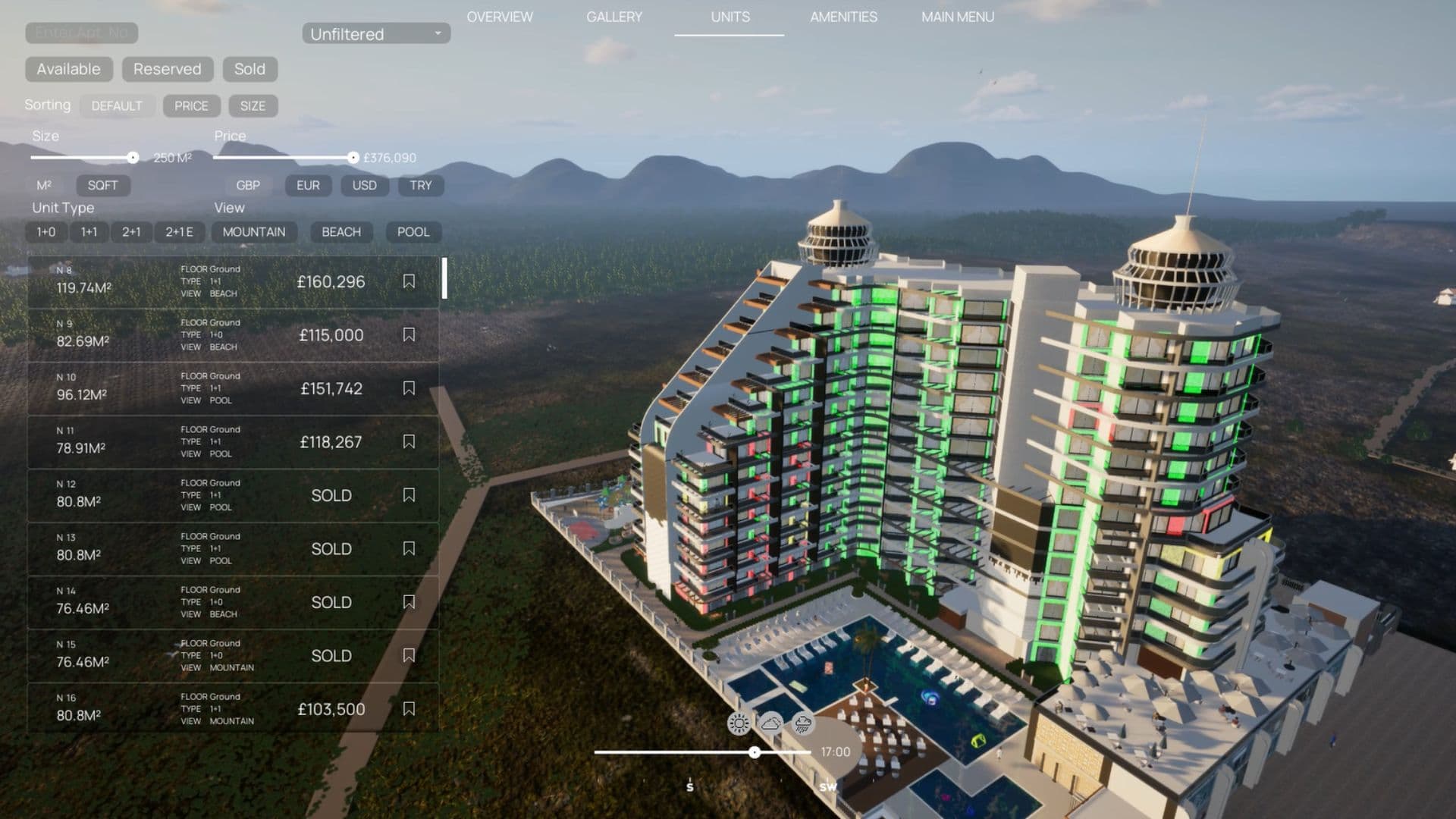This screenshot has height=819, width=1456.
Task: Filter units by BEACH view
Action: coord(340,232)
